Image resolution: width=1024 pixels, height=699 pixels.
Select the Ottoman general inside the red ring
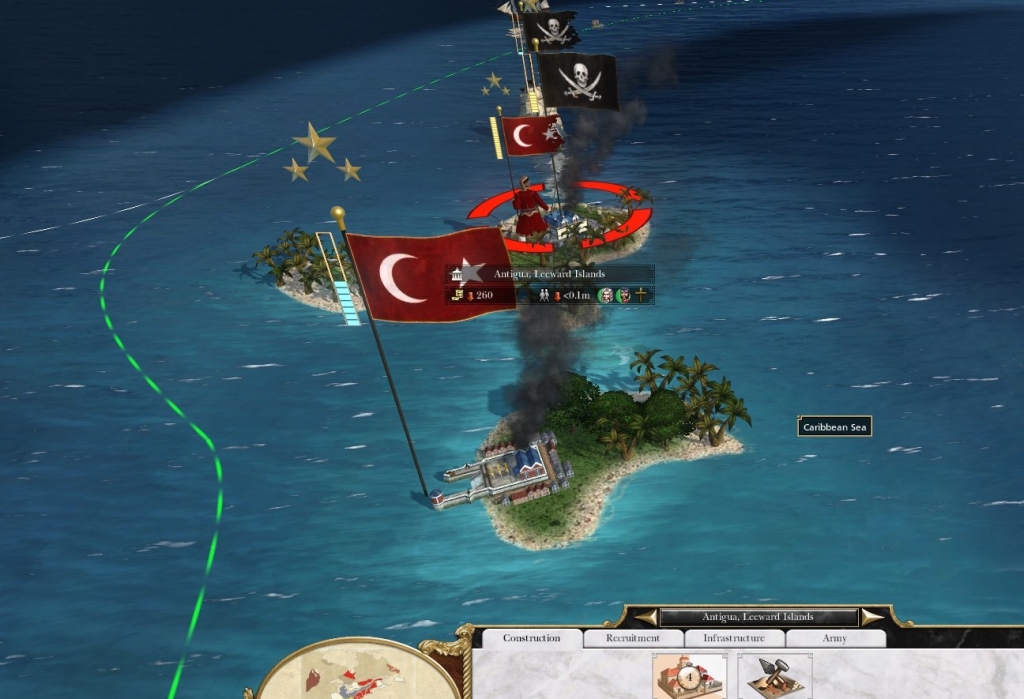pos(530,212)
